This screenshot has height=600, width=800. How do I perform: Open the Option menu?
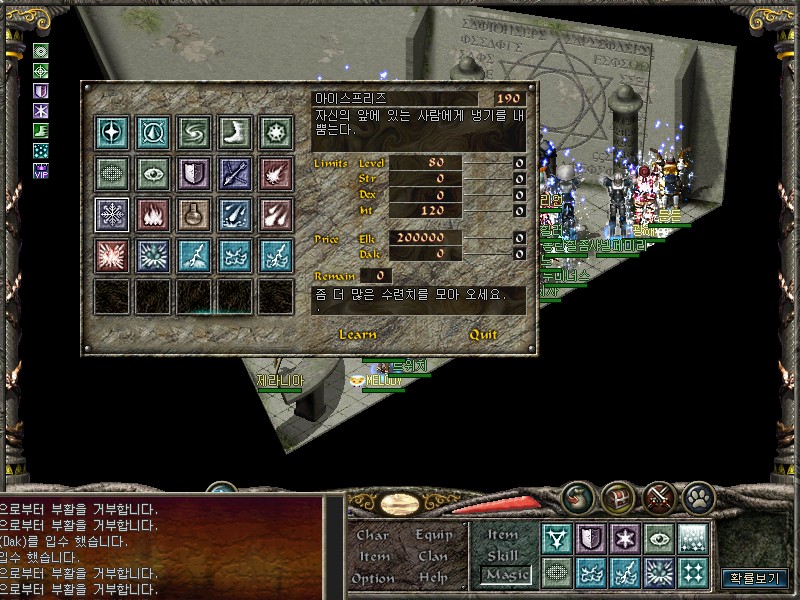[373, 578]
